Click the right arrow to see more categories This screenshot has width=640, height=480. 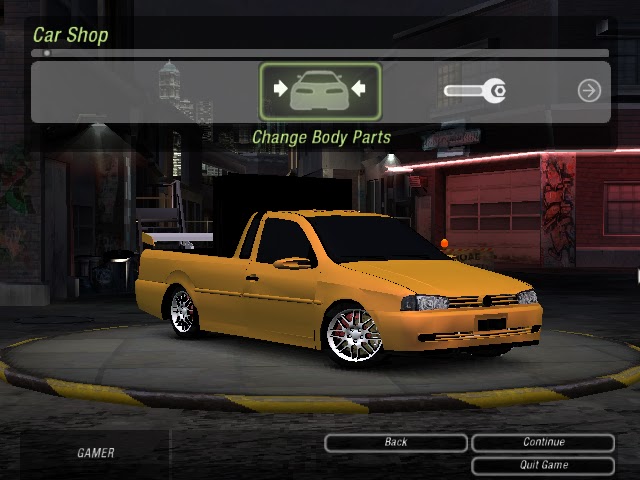click(x=589, y=91)
